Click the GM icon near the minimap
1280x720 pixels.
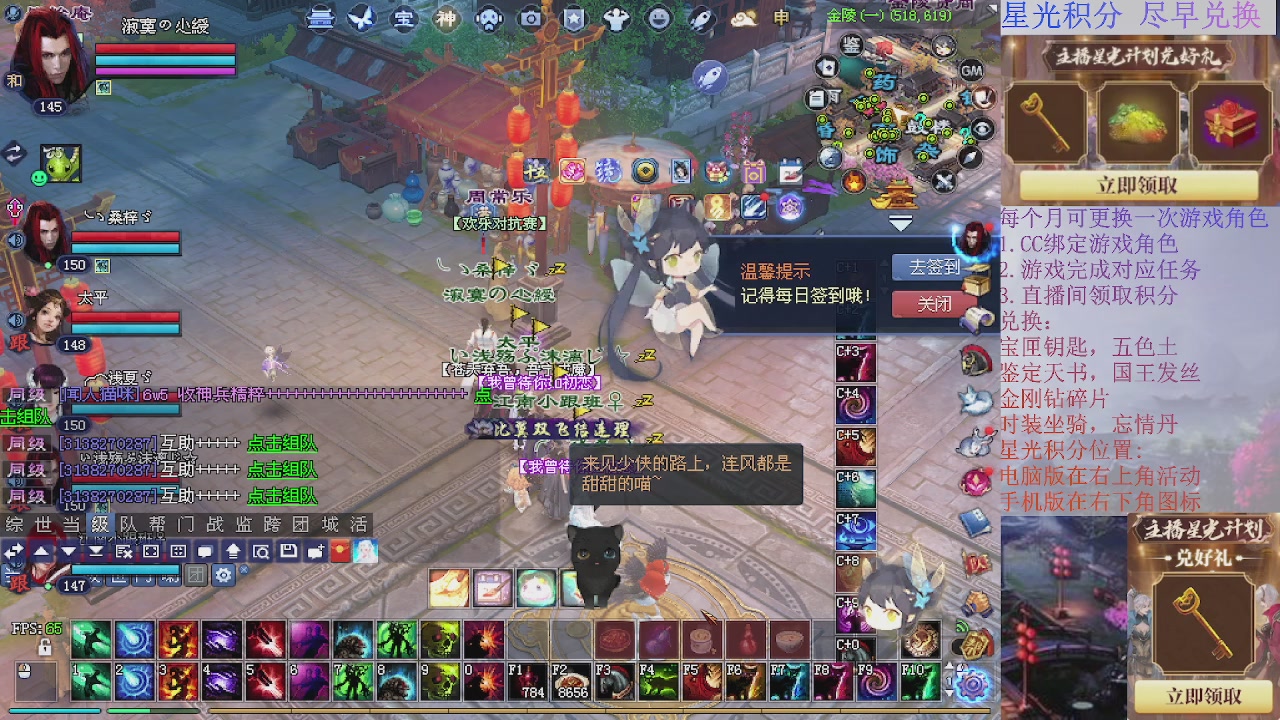point(972,71)
